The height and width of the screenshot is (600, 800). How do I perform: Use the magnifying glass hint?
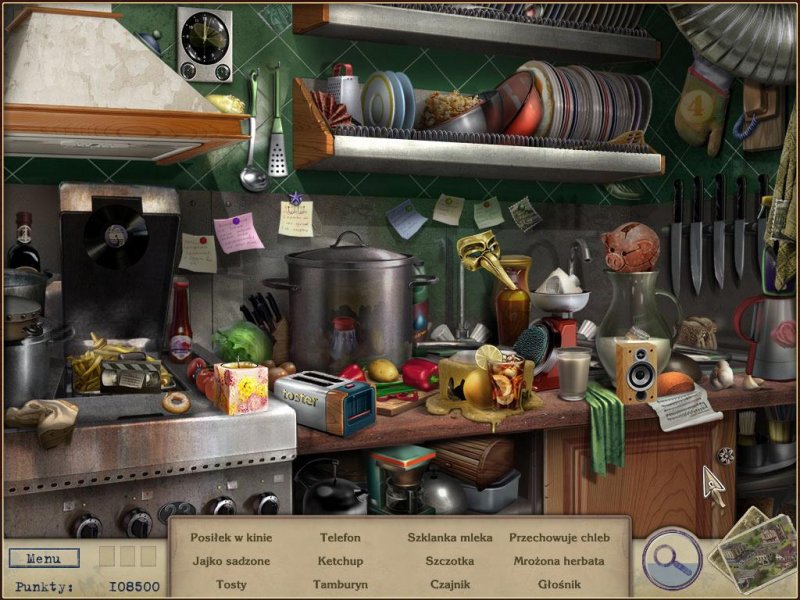pos(671,558)
